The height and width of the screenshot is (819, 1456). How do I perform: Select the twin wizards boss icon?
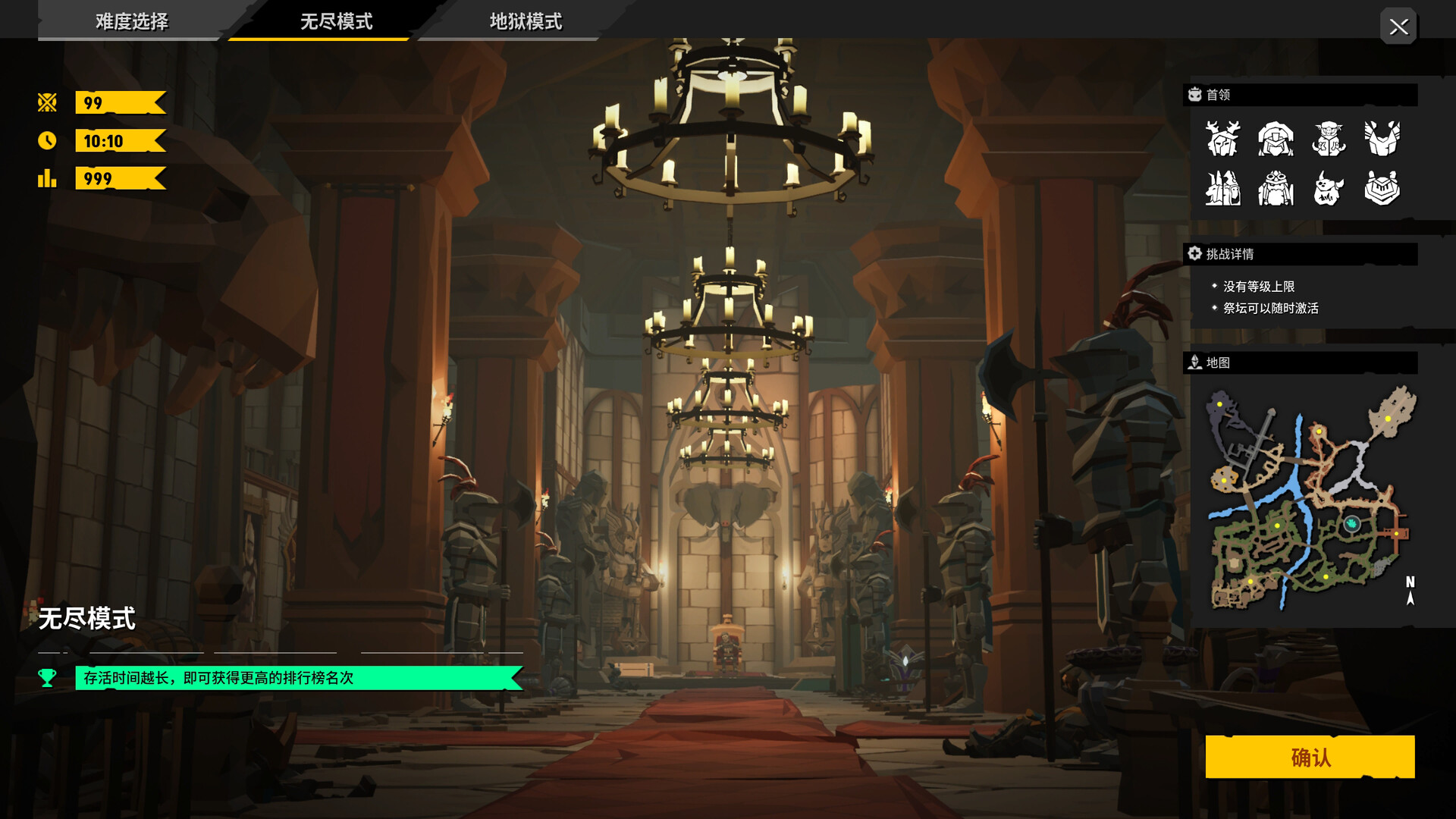(1222, 188)
